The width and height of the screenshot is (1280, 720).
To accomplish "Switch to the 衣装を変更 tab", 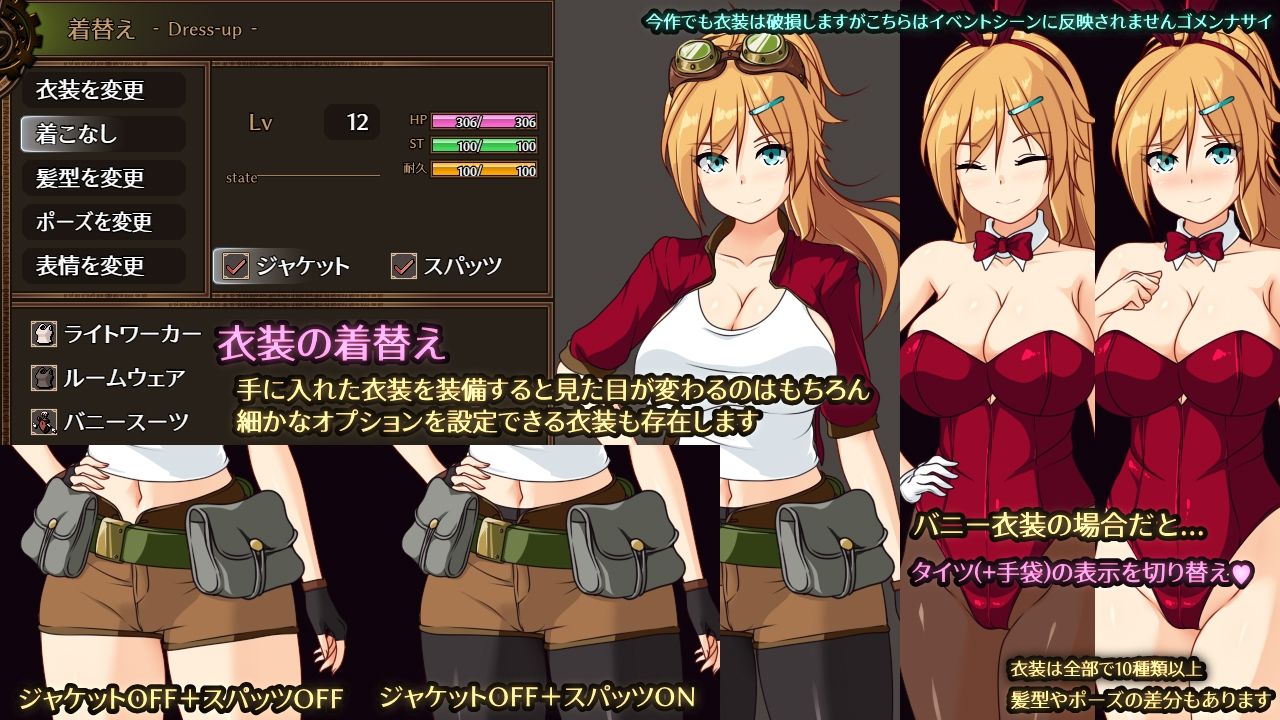I will (x=103, y=91).
